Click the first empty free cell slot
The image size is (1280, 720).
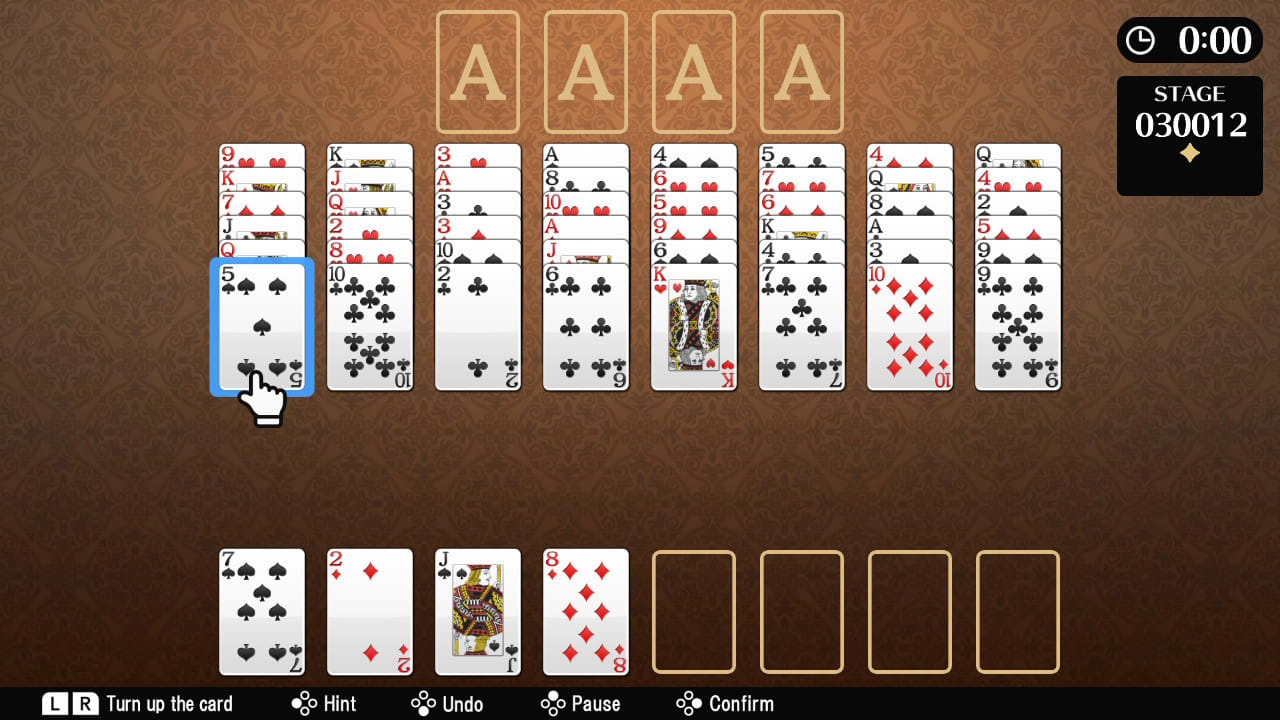pos(693,610)
